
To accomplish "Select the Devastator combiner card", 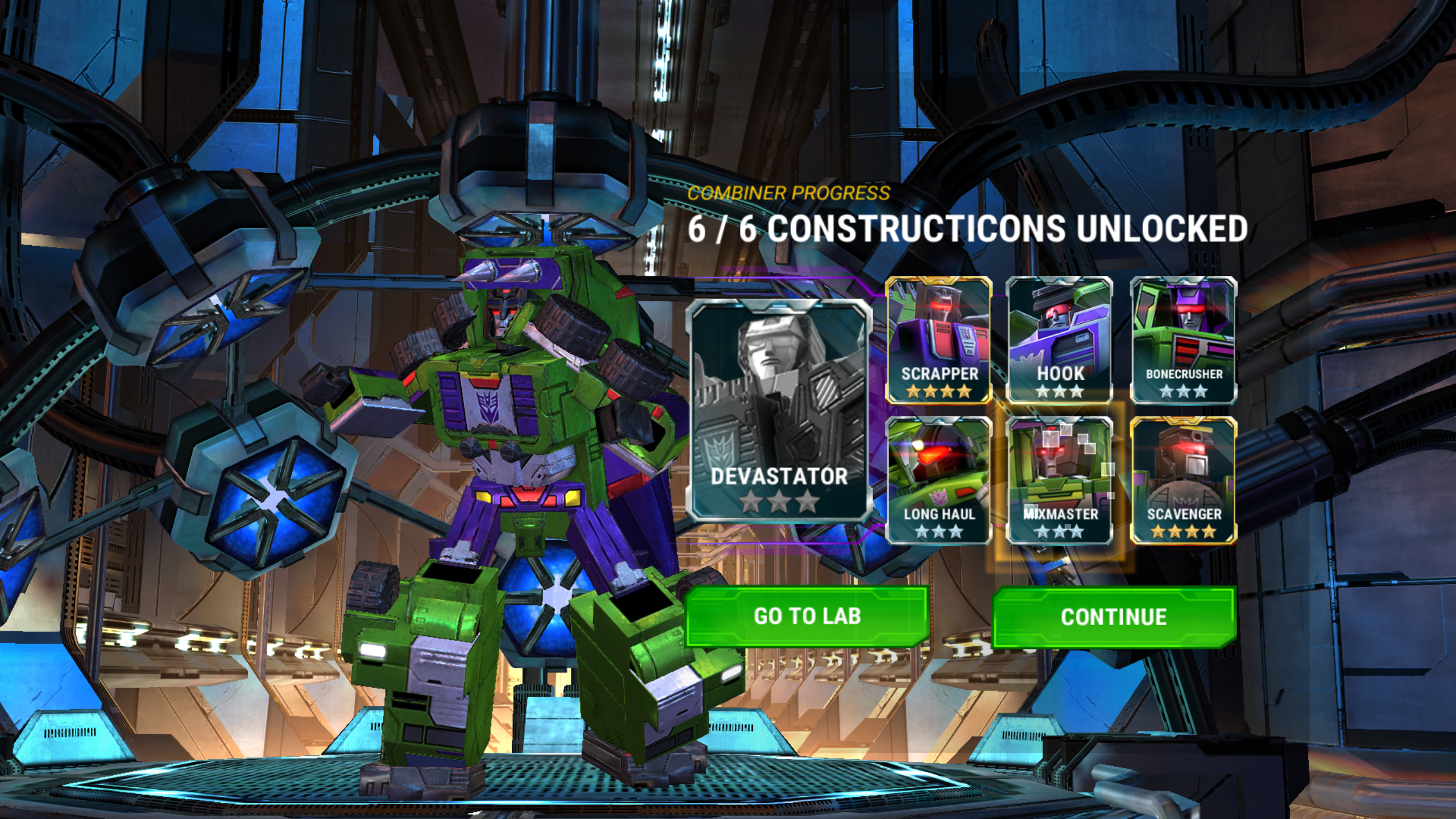I will click(x=779, y=409).
